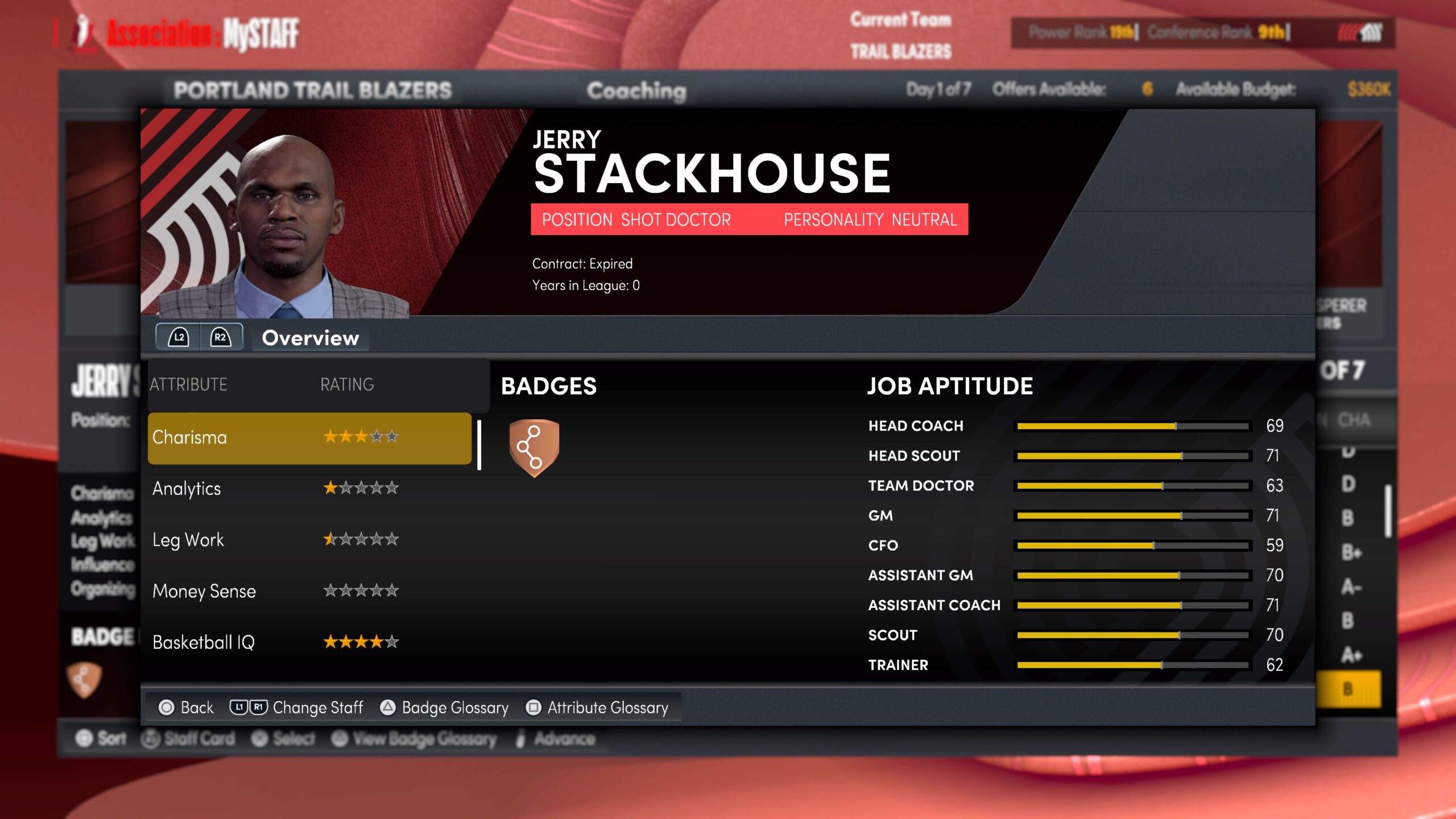Click the circle Back icon
This screenshot has width=1456, height=819.
point(167,708)
